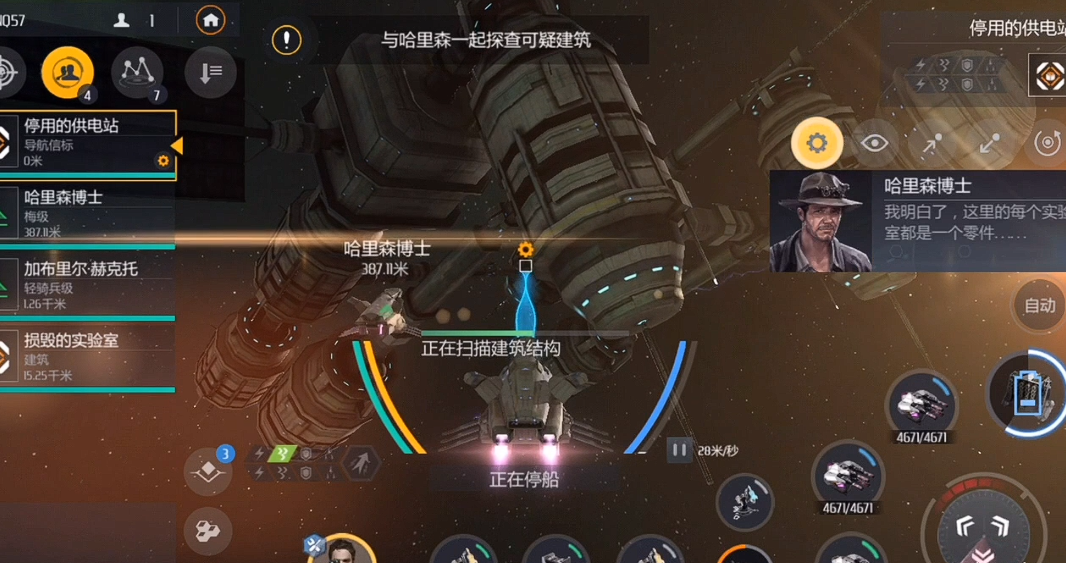Open the cubes inventory icon
This screenshot has height=563, width=1066.
coord(209,530)
